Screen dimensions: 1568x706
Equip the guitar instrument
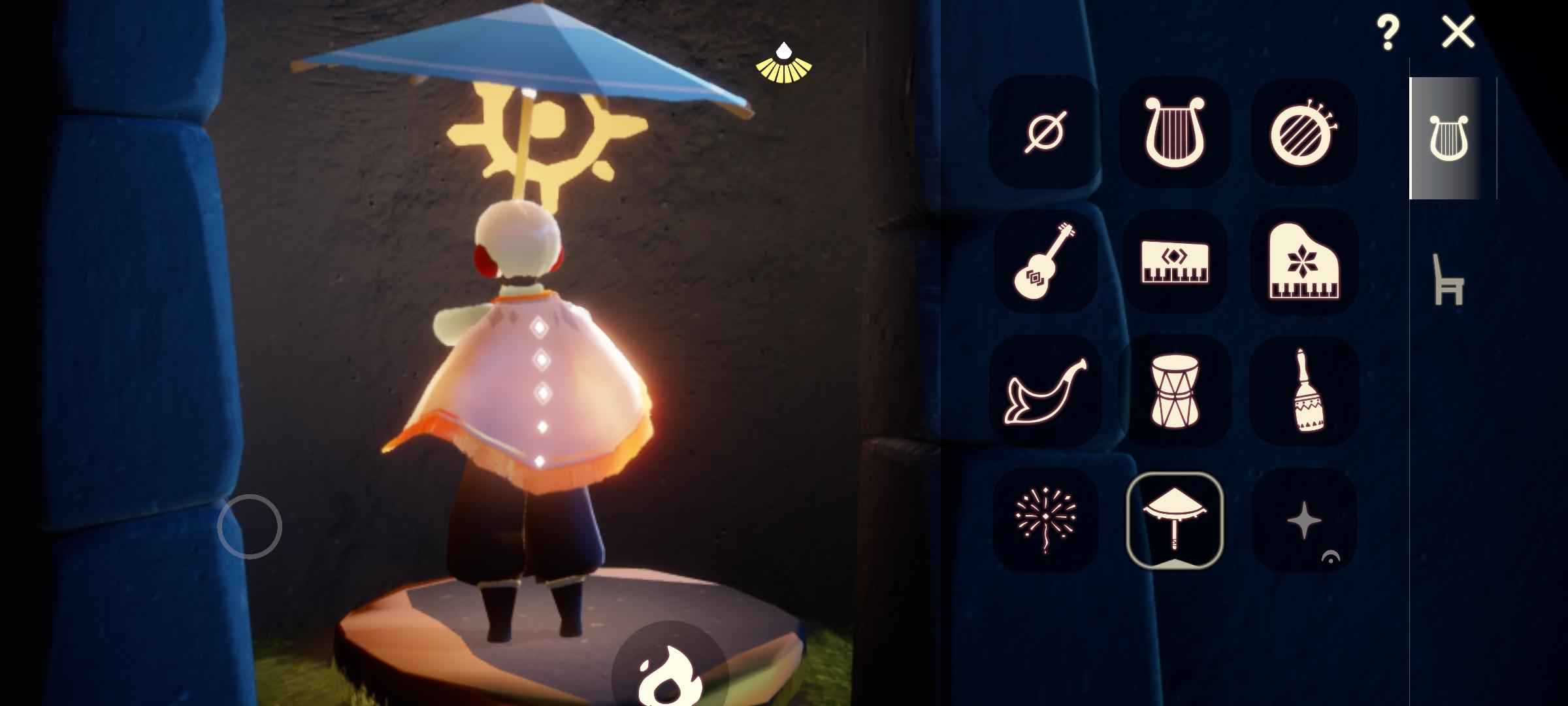click(x=1045, y=261)
